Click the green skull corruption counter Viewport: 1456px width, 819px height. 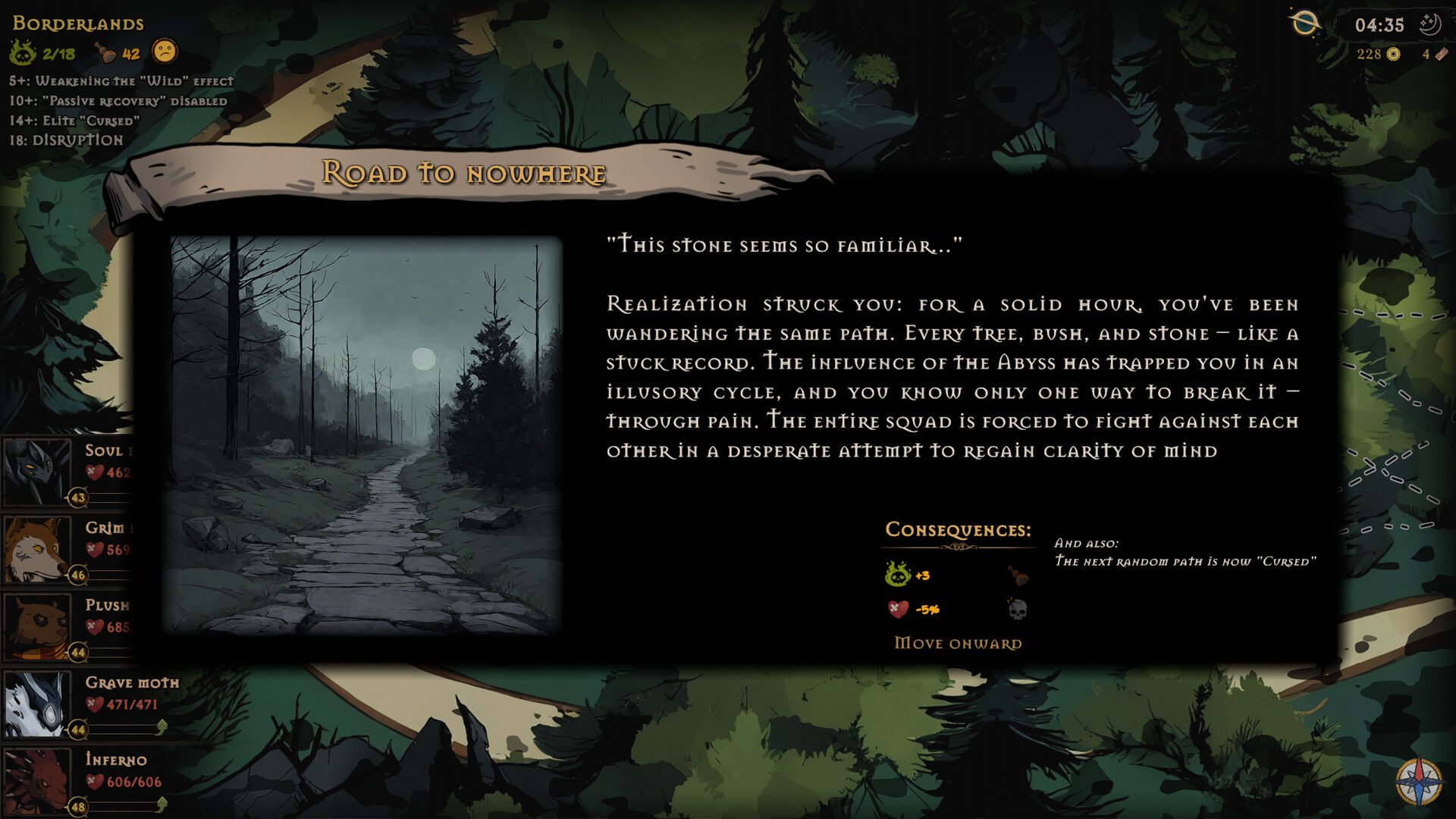coord(23,53)
